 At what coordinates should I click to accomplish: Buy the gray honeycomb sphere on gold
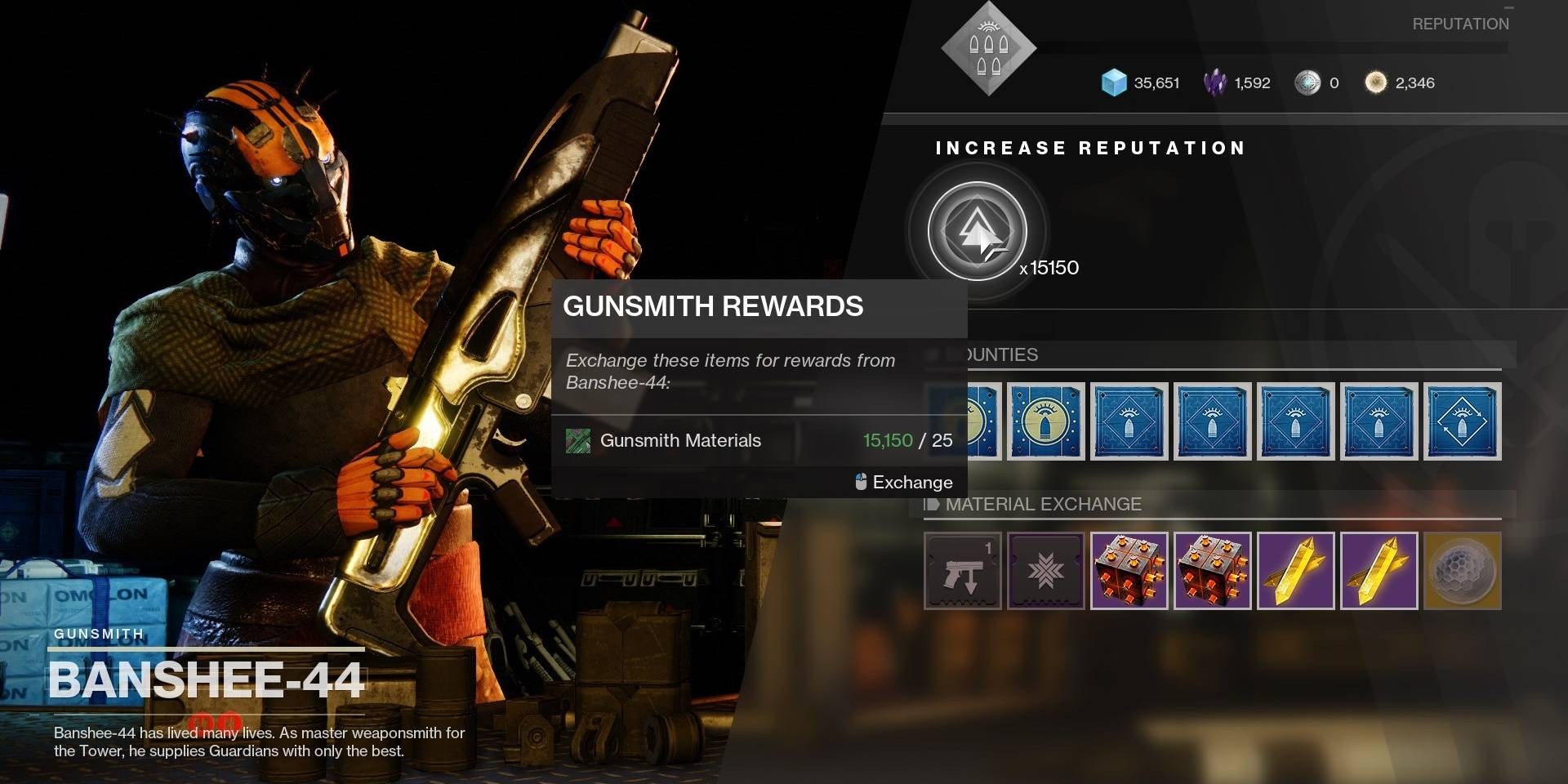(x=1462, y=572)
